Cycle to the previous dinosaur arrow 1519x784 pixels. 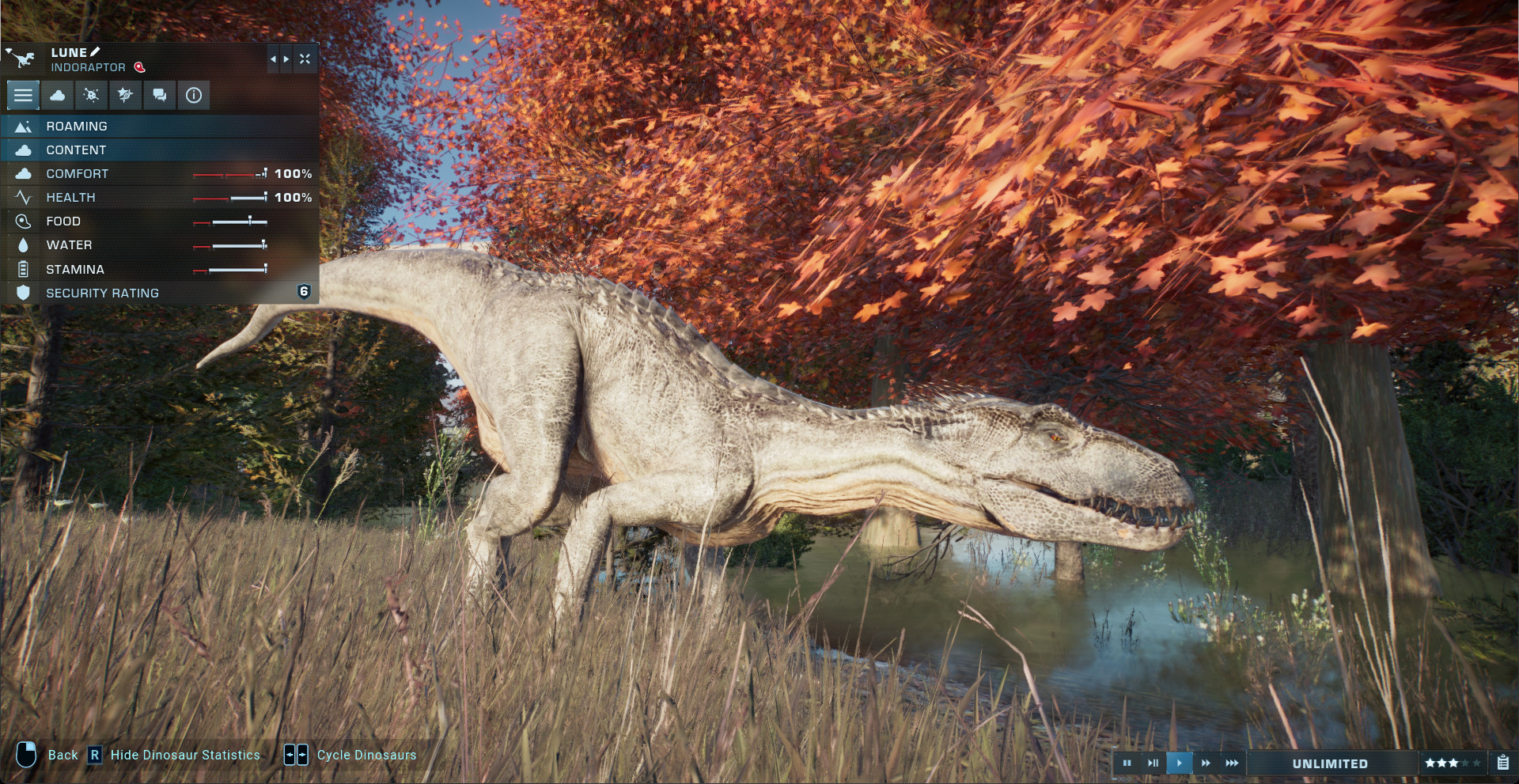click(x=273, y=59)
